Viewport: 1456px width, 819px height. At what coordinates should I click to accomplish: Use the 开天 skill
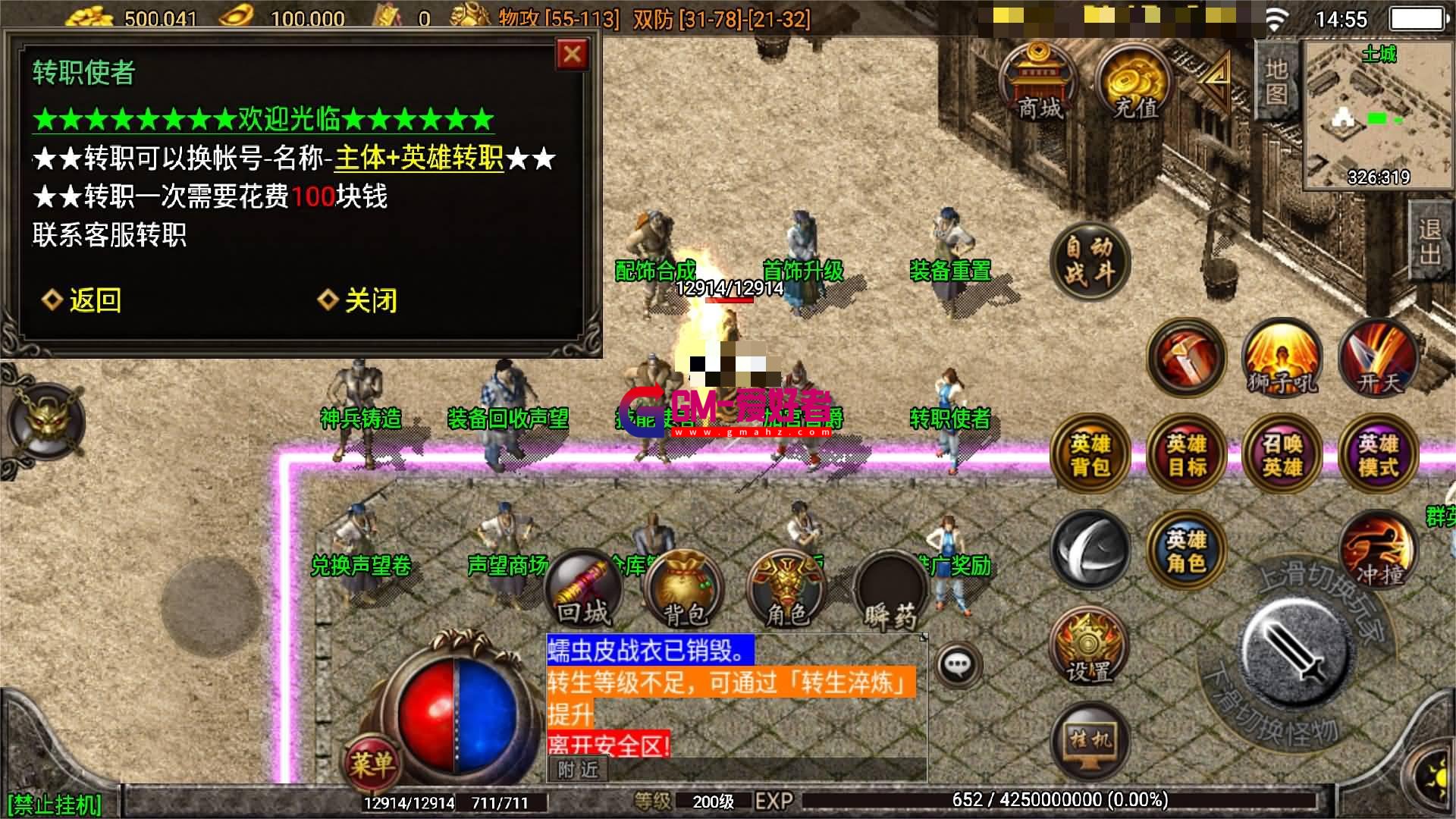pyautogui.click(x=1378, y=358)
